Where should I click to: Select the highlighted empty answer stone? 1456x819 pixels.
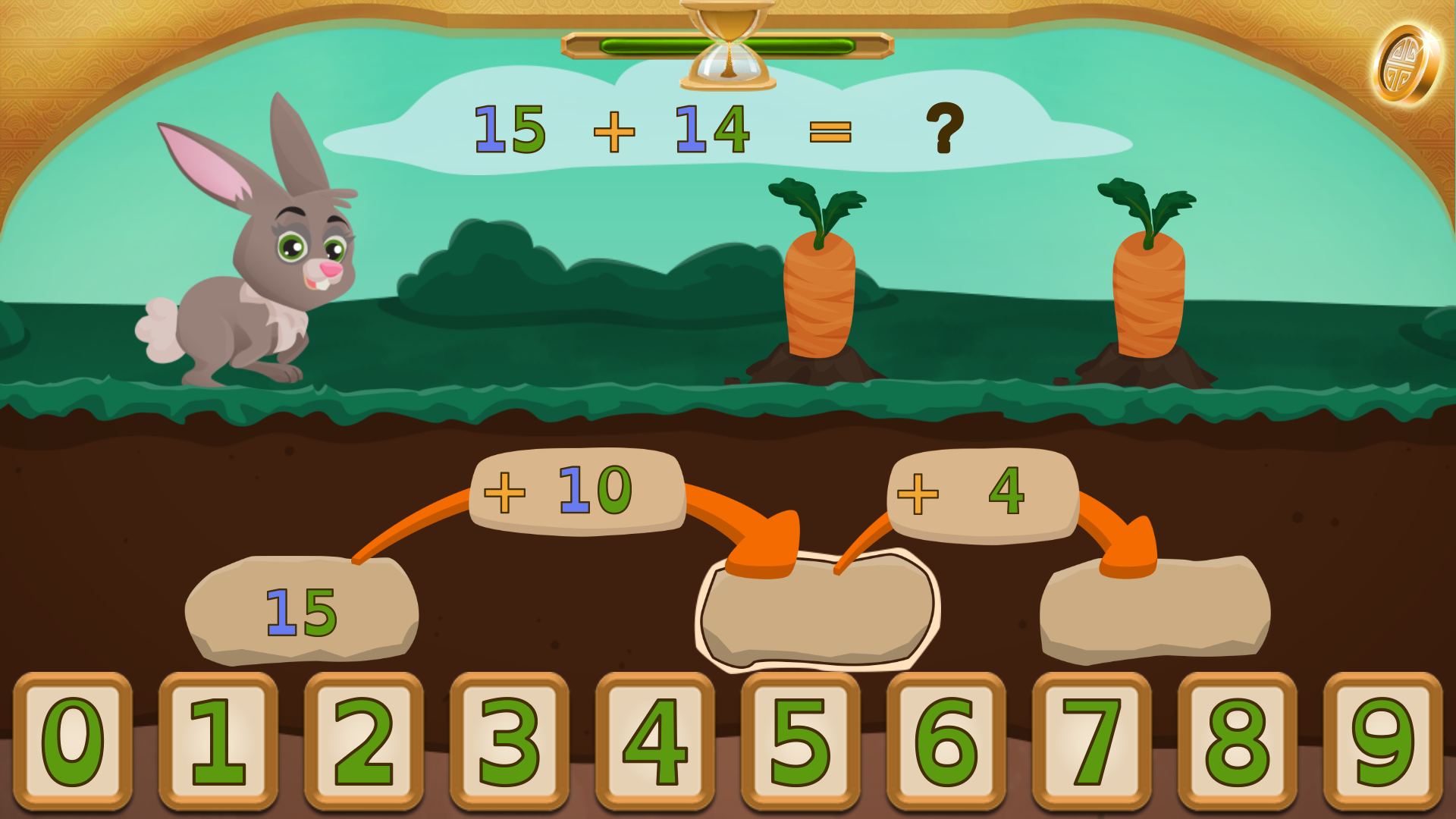coord(817,613)
